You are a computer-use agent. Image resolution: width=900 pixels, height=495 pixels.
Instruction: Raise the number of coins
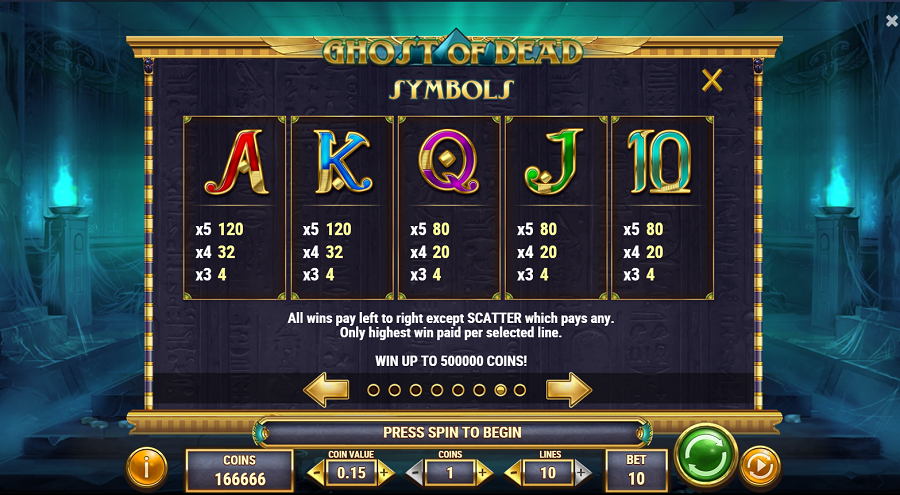(484, 472)
